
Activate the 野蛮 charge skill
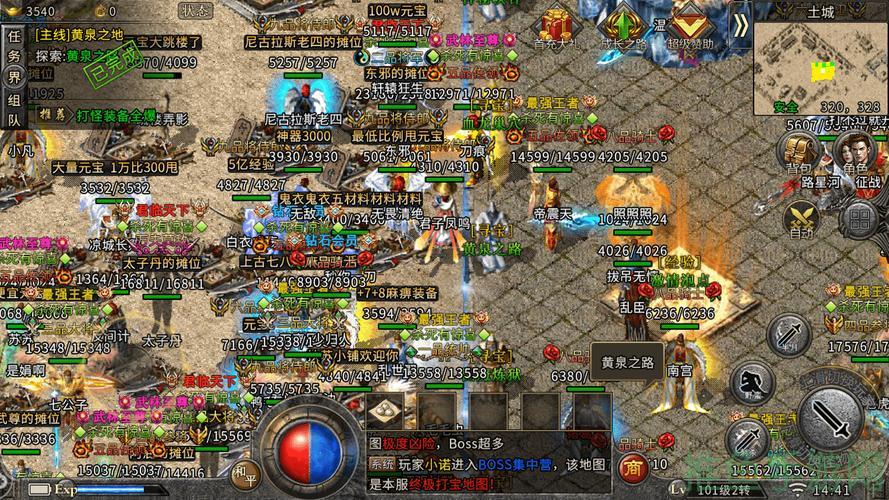point(752,384)
